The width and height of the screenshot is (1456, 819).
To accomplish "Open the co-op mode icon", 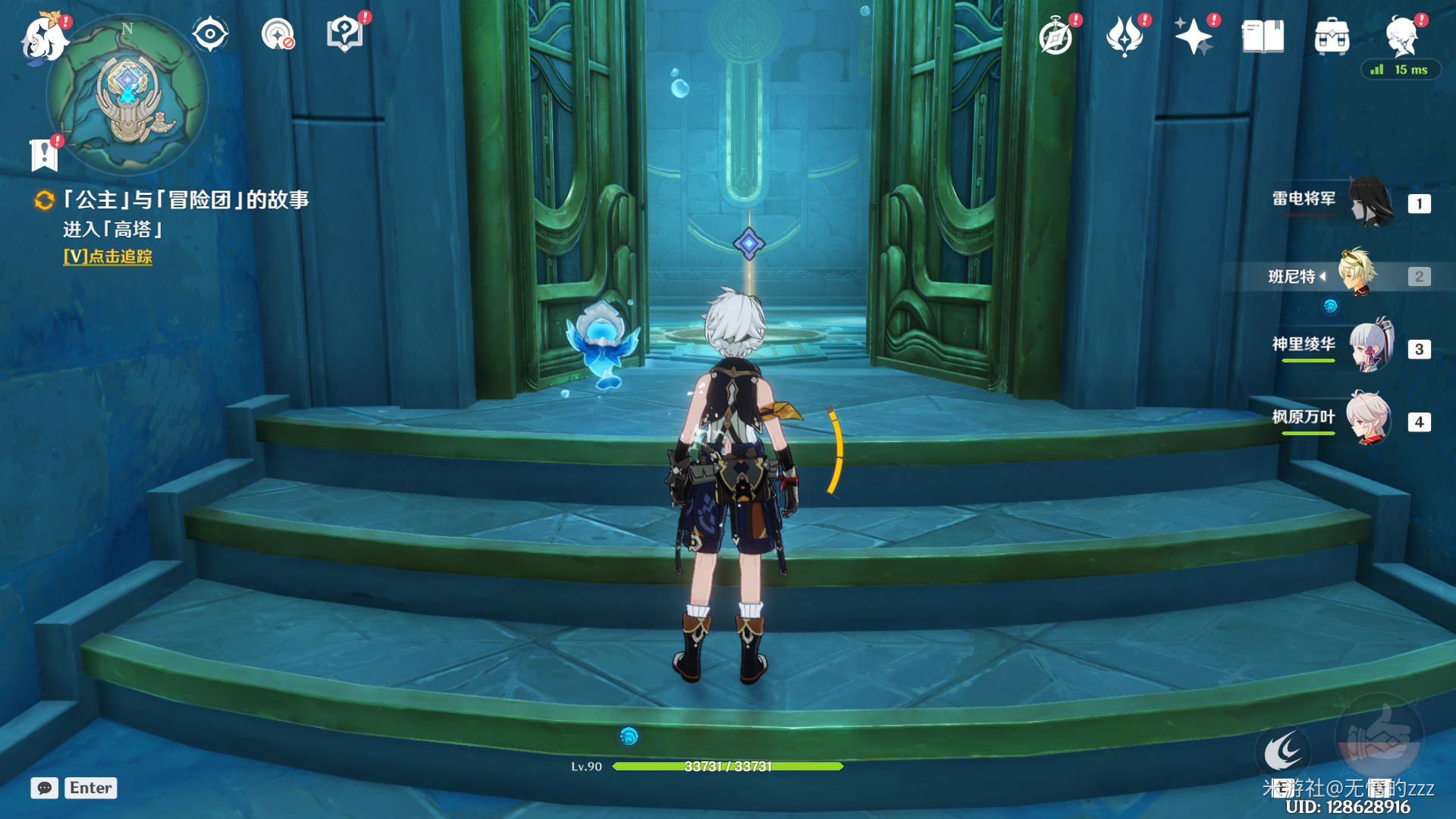I will (x=277, y=34).
